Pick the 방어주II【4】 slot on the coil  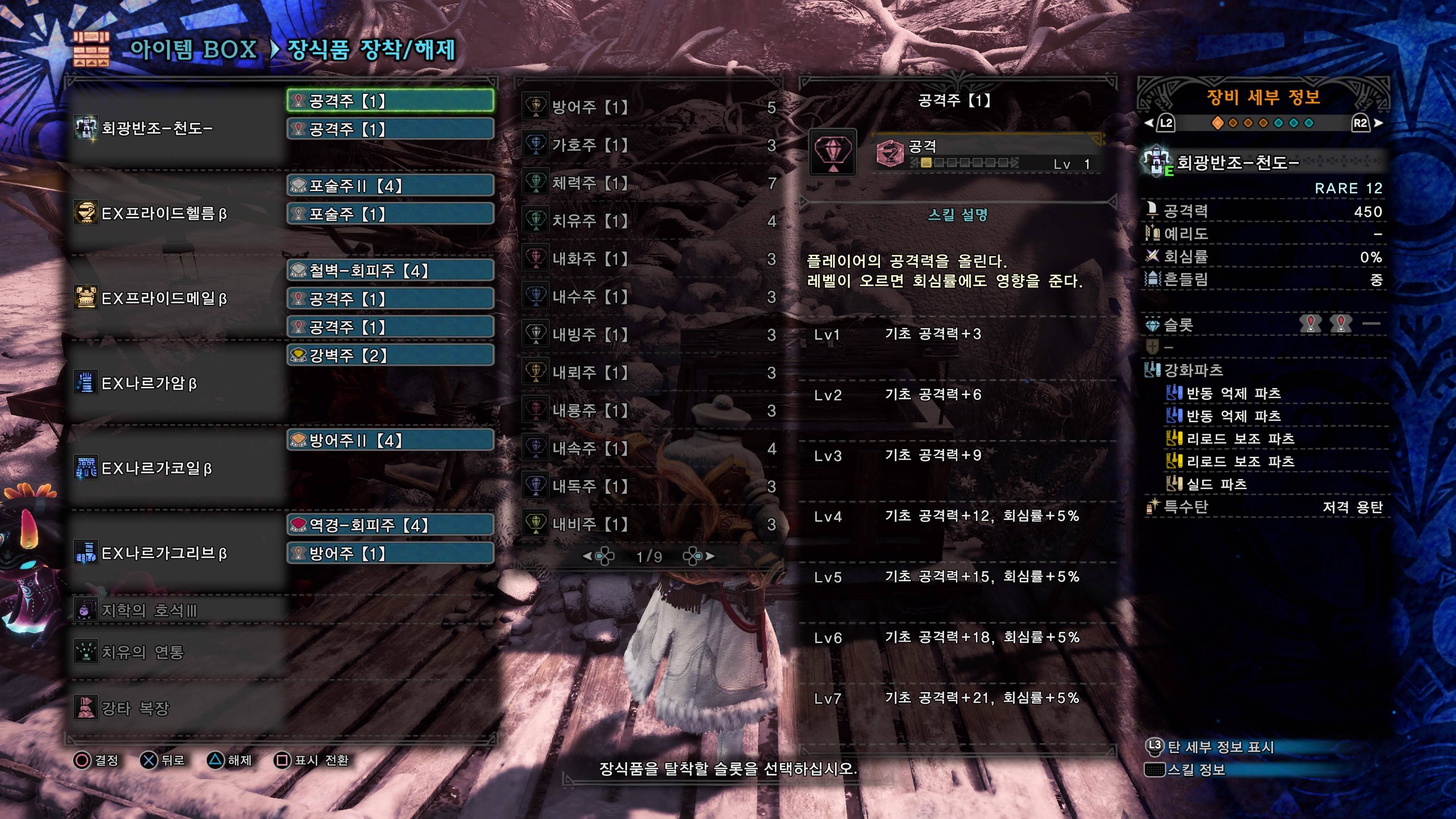pos(390,440)
